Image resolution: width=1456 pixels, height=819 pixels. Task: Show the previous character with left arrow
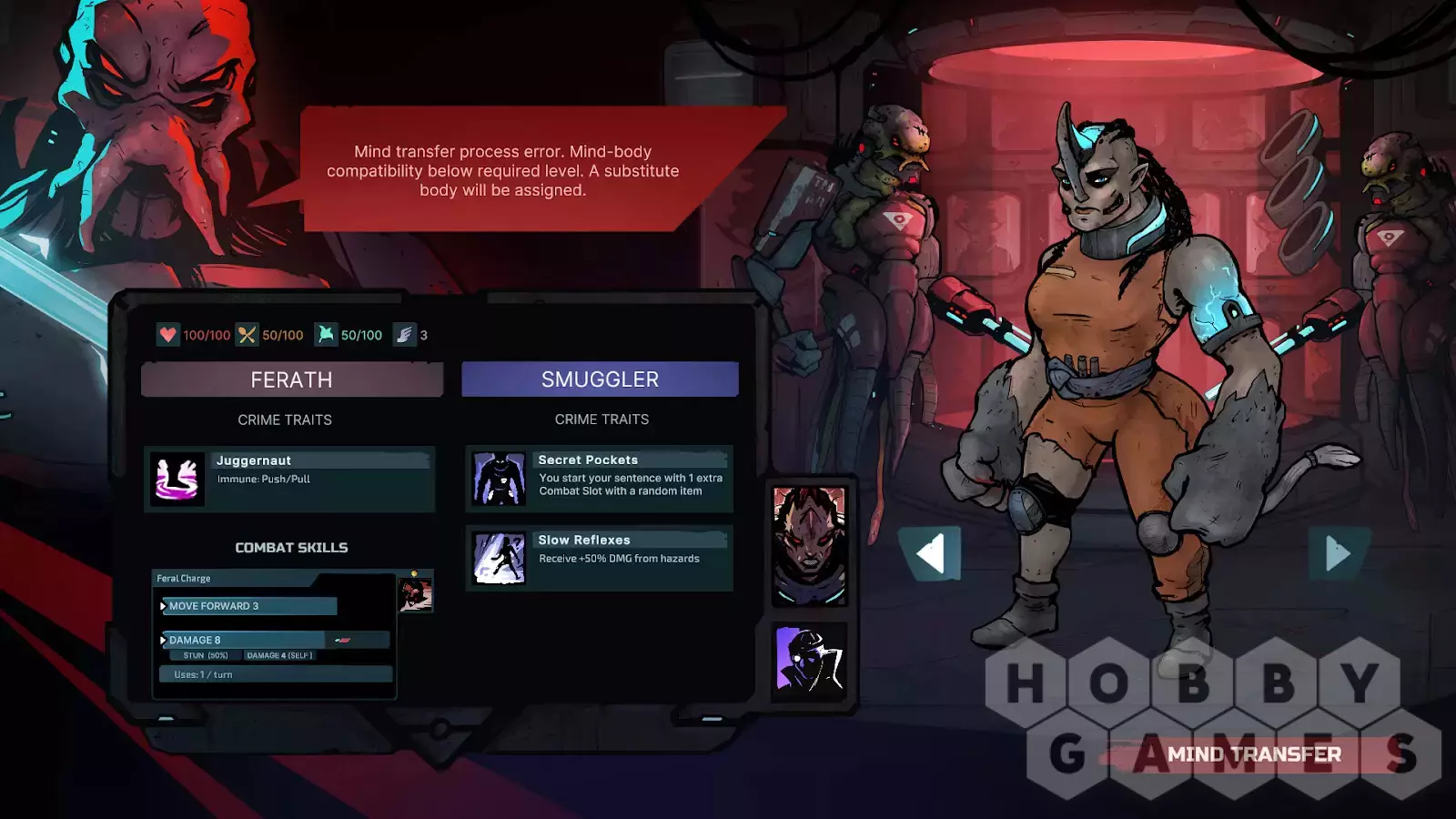930,553
